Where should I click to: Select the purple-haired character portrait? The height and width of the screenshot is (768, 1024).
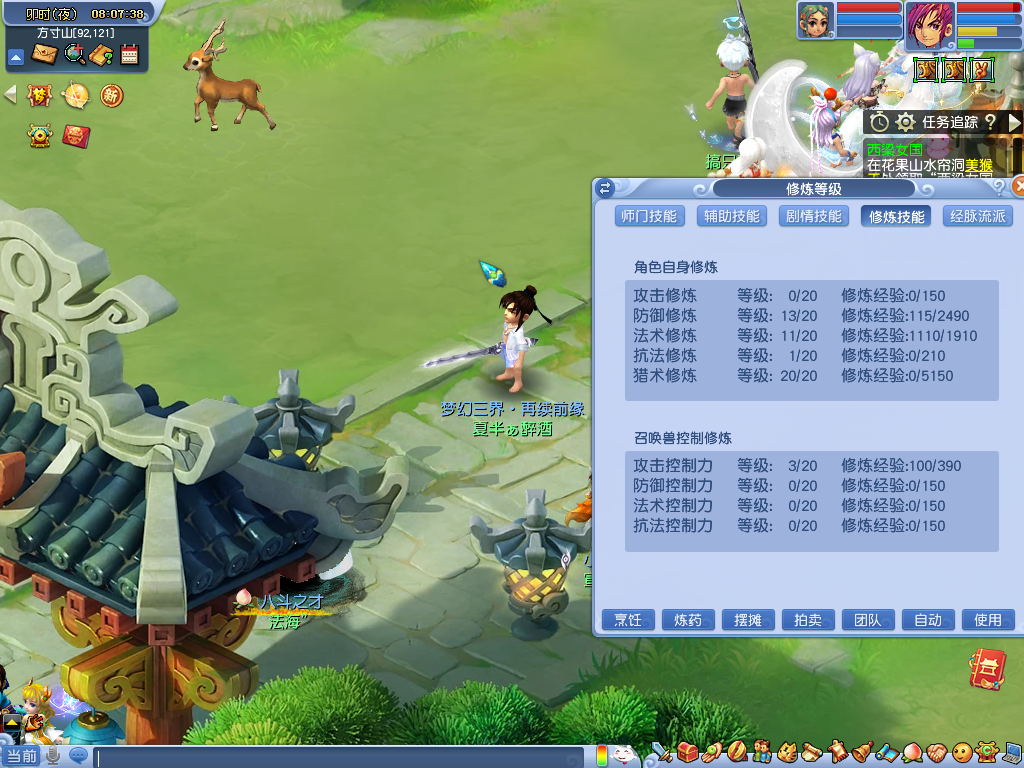coord(930,26)
